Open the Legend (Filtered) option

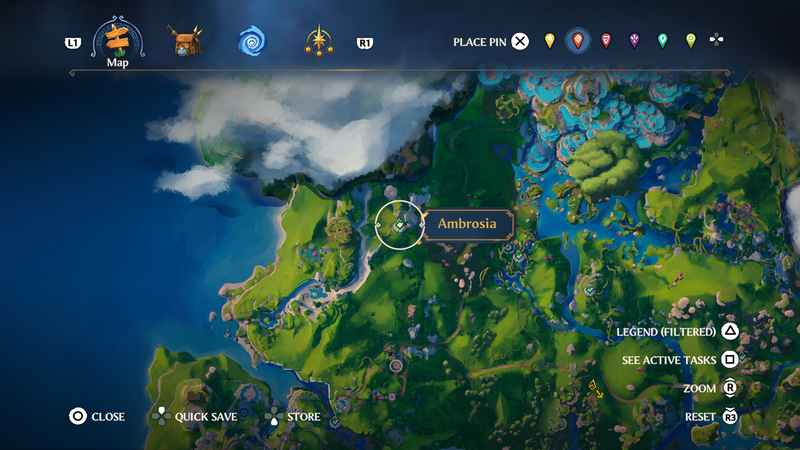(x=678, y=331)
